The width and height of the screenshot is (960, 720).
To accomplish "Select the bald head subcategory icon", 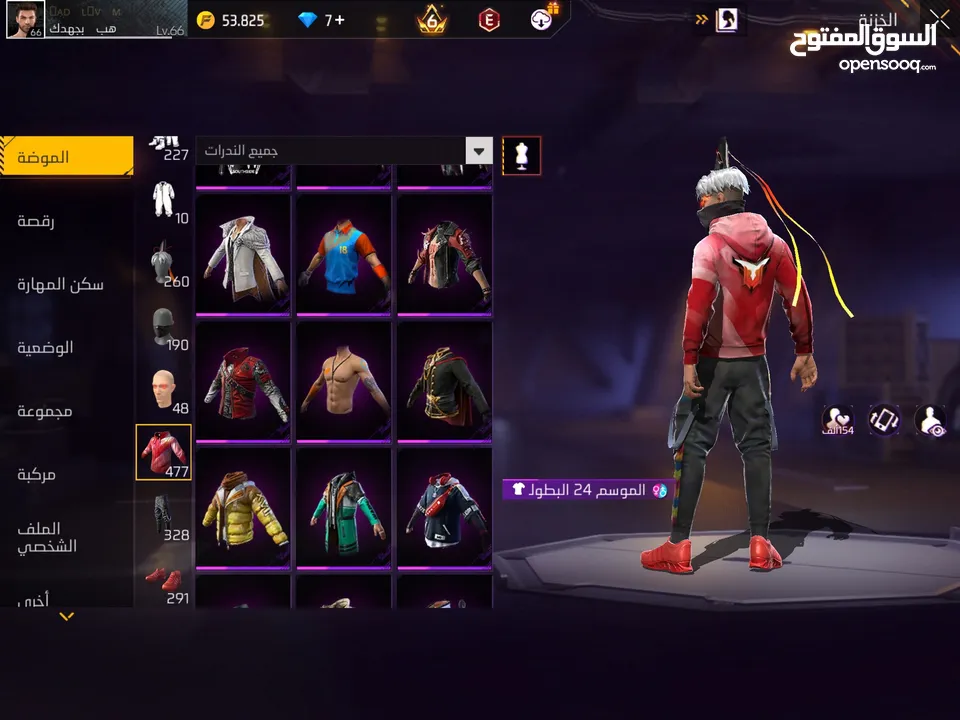I will (164, 390).
